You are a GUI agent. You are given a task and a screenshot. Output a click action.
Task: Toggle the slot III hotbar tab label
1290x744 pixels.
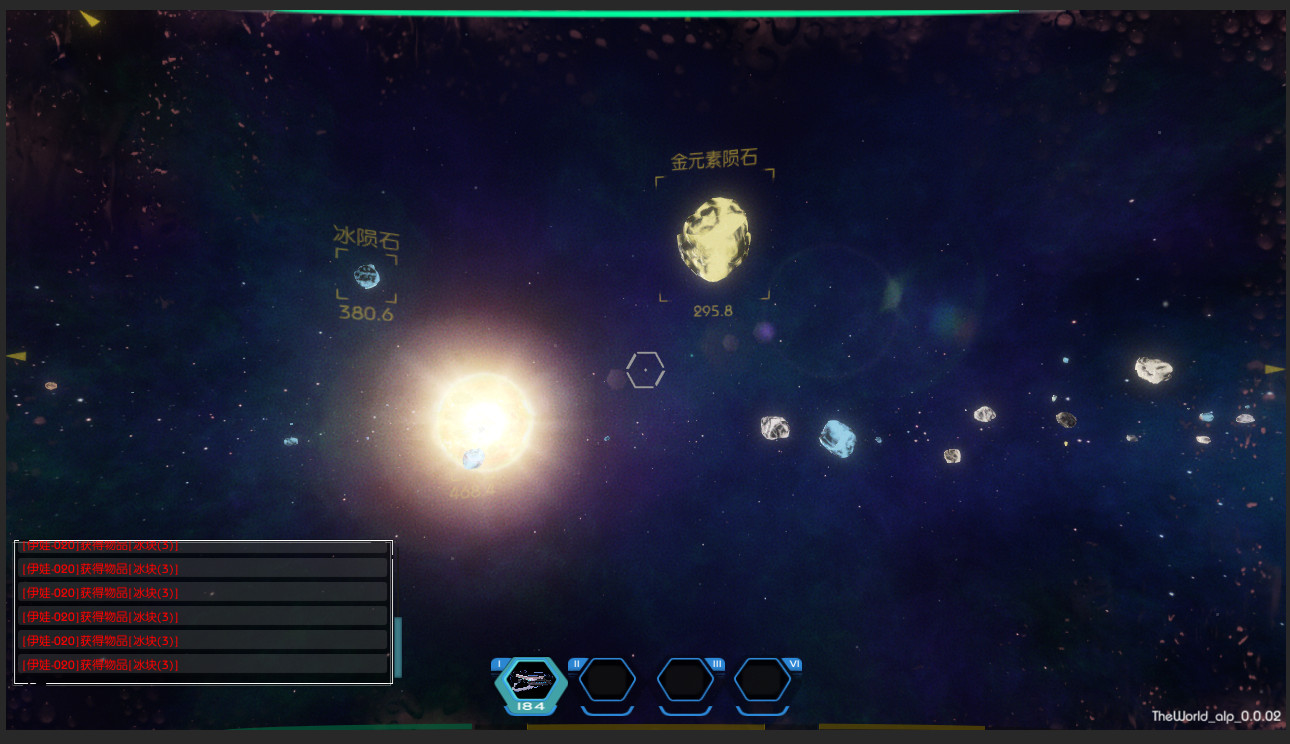pos(717,663)
